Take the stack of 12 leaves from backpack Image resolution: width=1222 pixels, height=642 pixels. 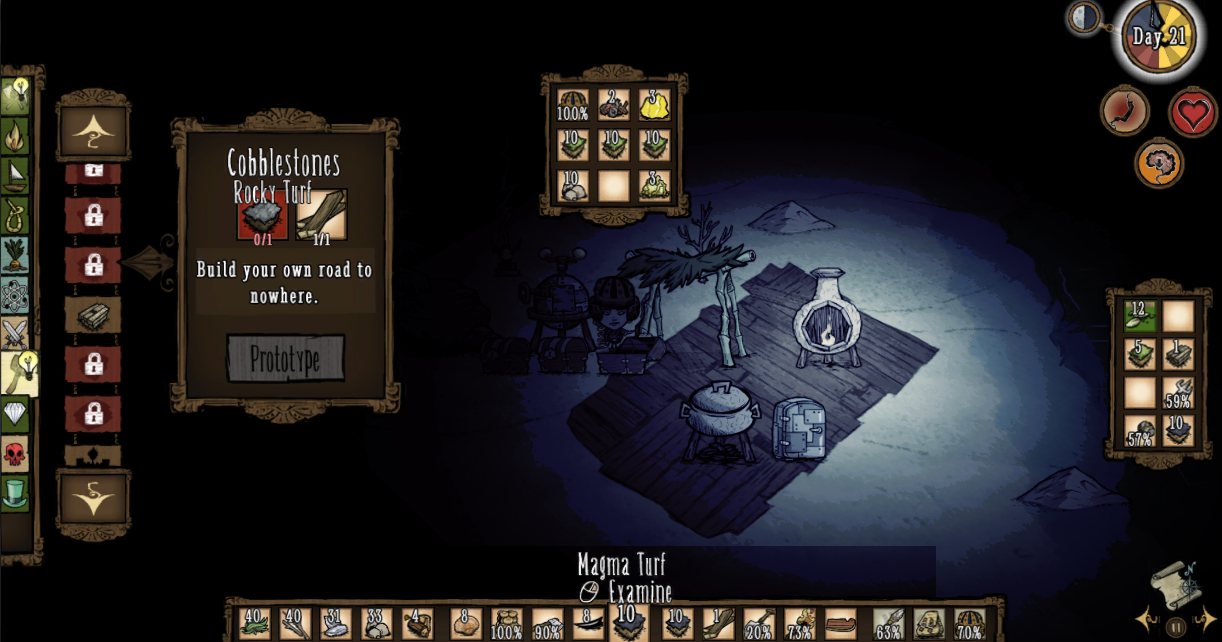click(1140, 315)
